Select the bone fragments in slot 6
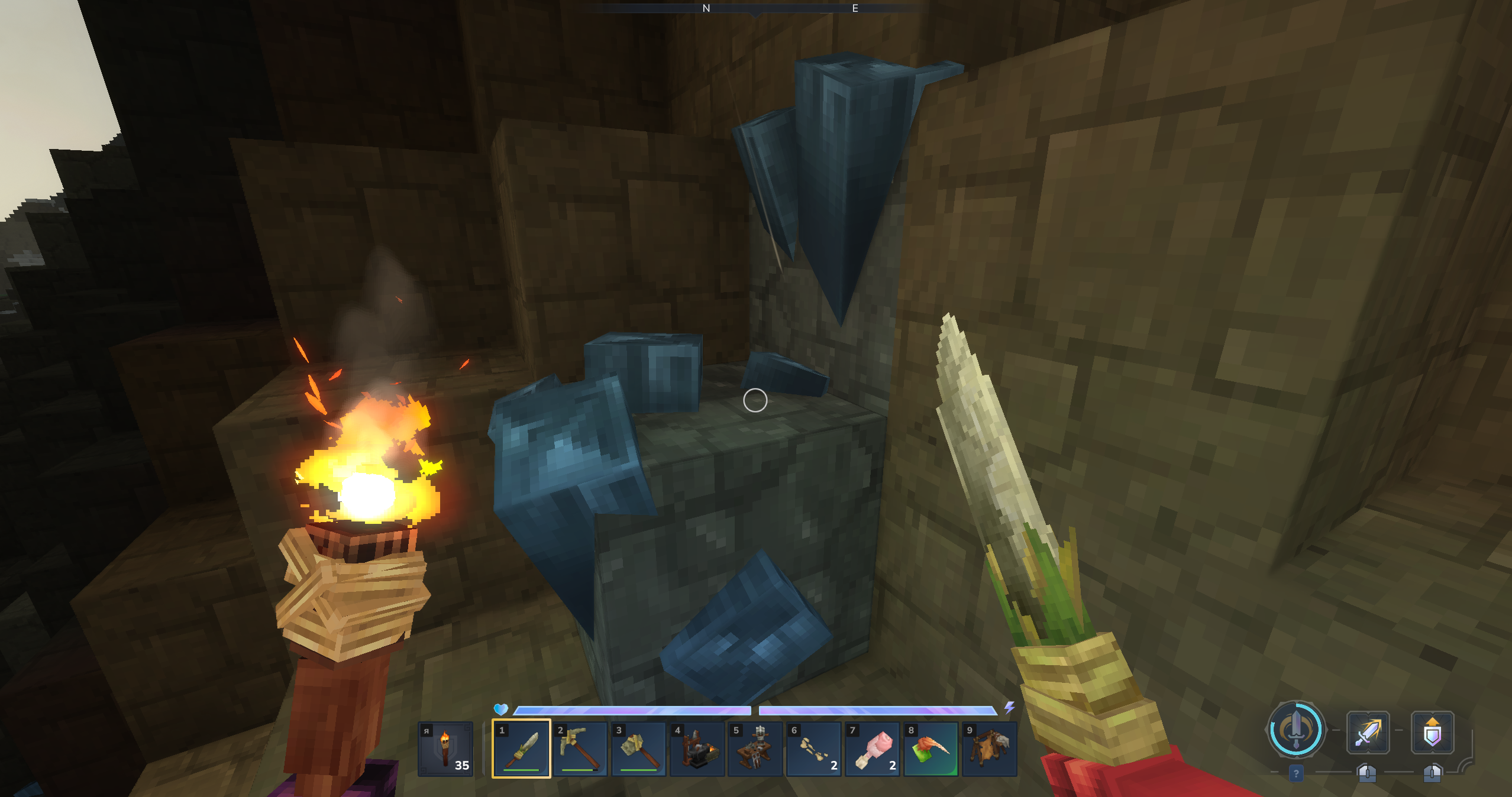The width and height of the screenshot is (1512, 797). click(x=814, y=749)
